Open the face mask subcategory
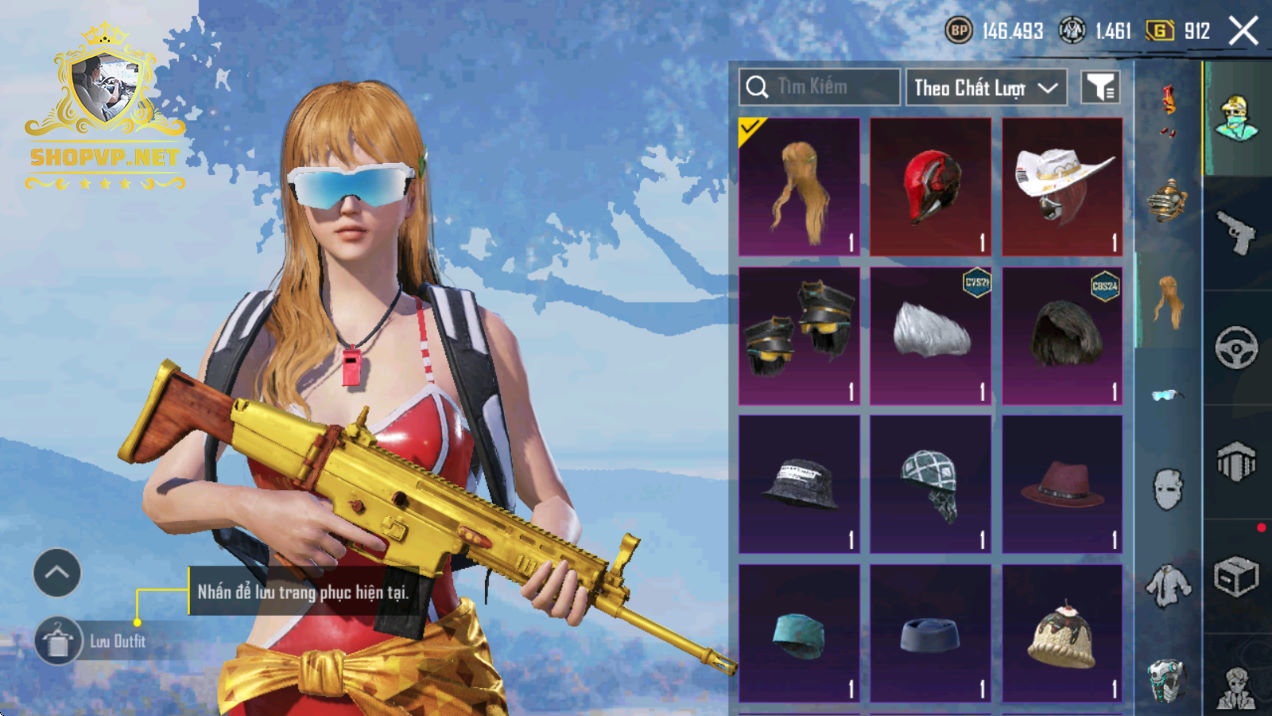This screenshot has width=1272, height=716. pyautogui.click(x=1167, y=490)
